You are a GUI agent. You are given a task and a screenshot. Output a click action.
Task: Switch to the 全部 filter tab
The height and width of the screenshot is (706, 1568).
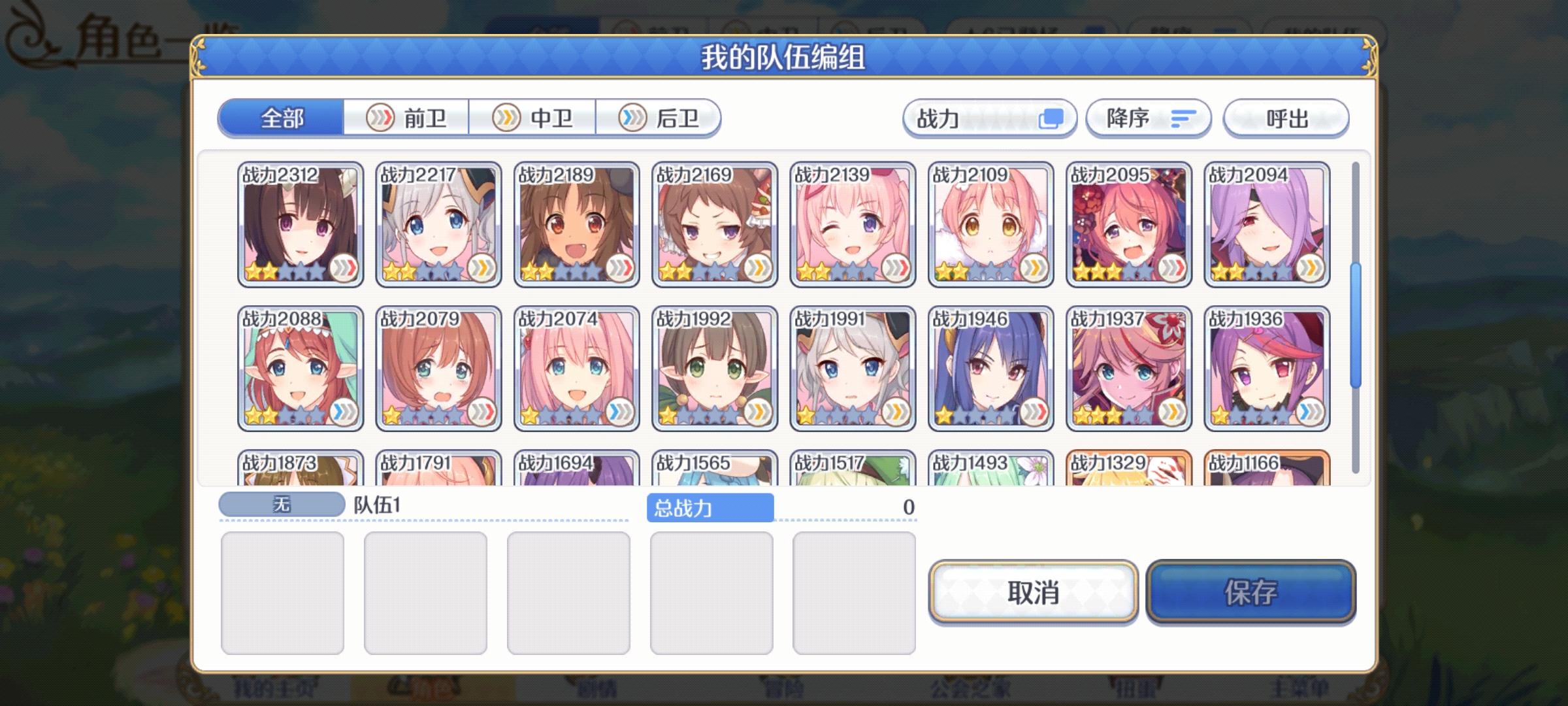(282, 119)
